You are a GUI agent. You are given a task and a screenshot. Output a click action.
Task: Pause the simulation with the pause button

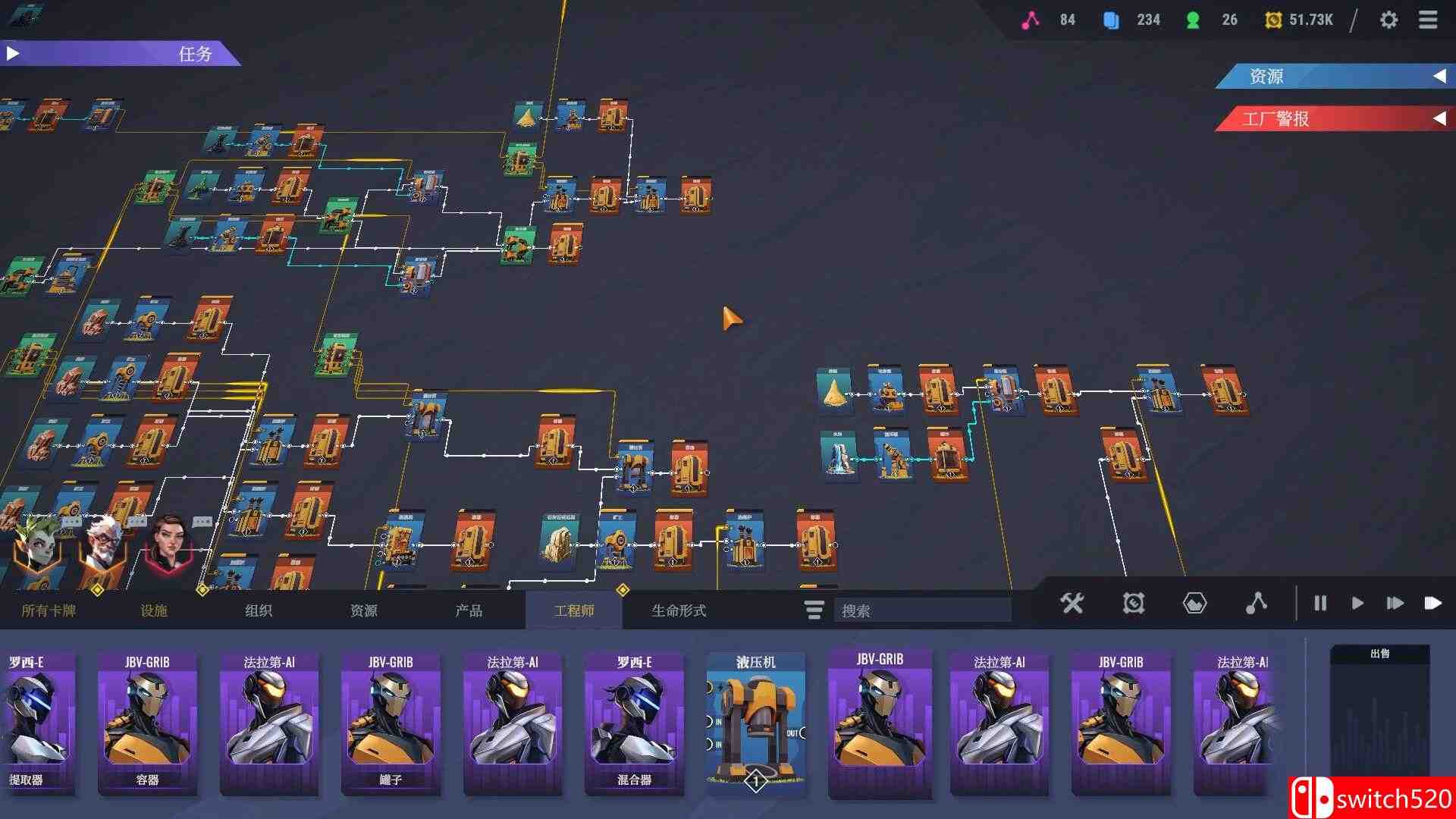pos(1319,604)
